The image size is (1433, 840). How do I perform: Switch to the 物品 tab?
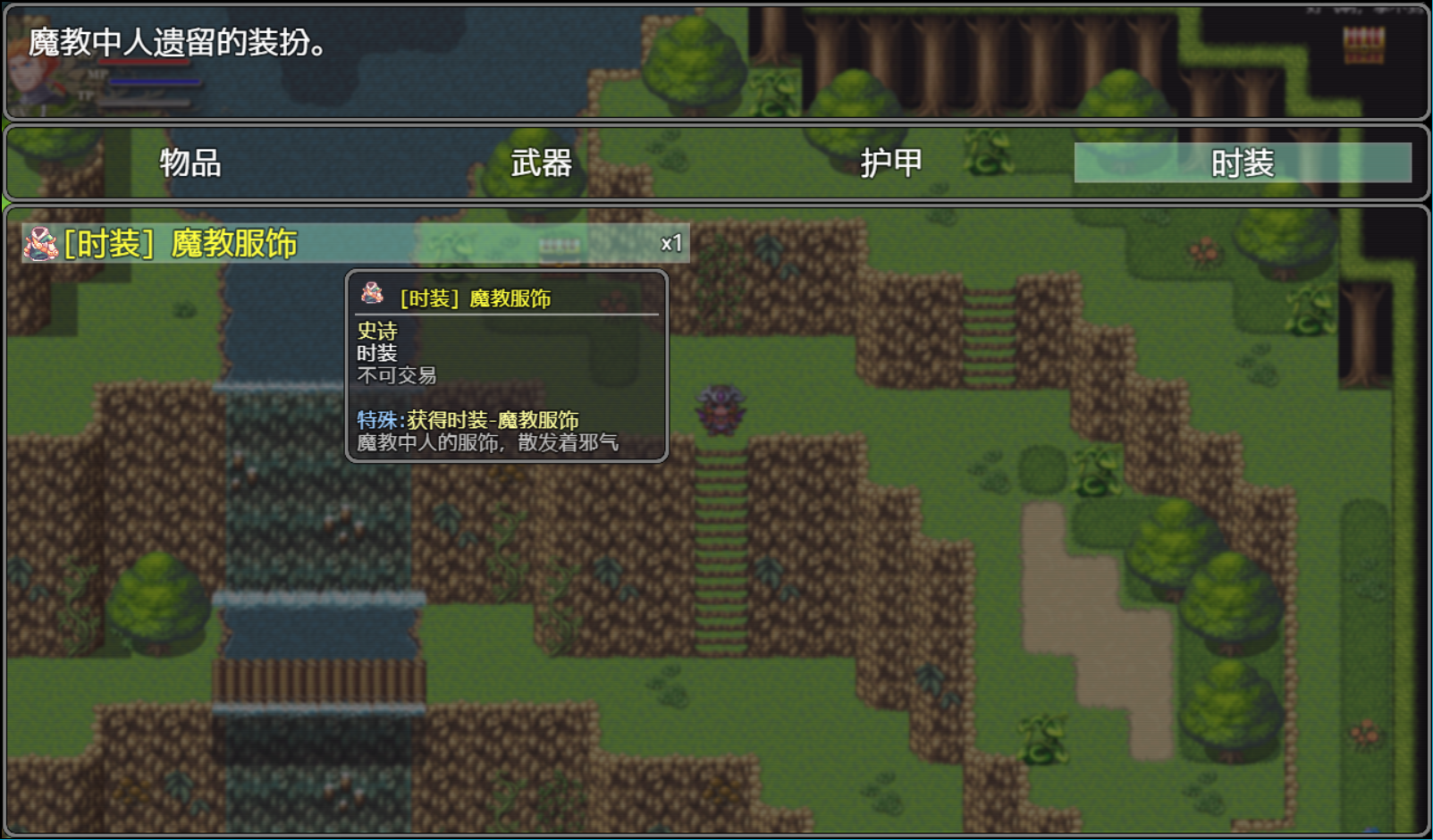coord(190,162)
